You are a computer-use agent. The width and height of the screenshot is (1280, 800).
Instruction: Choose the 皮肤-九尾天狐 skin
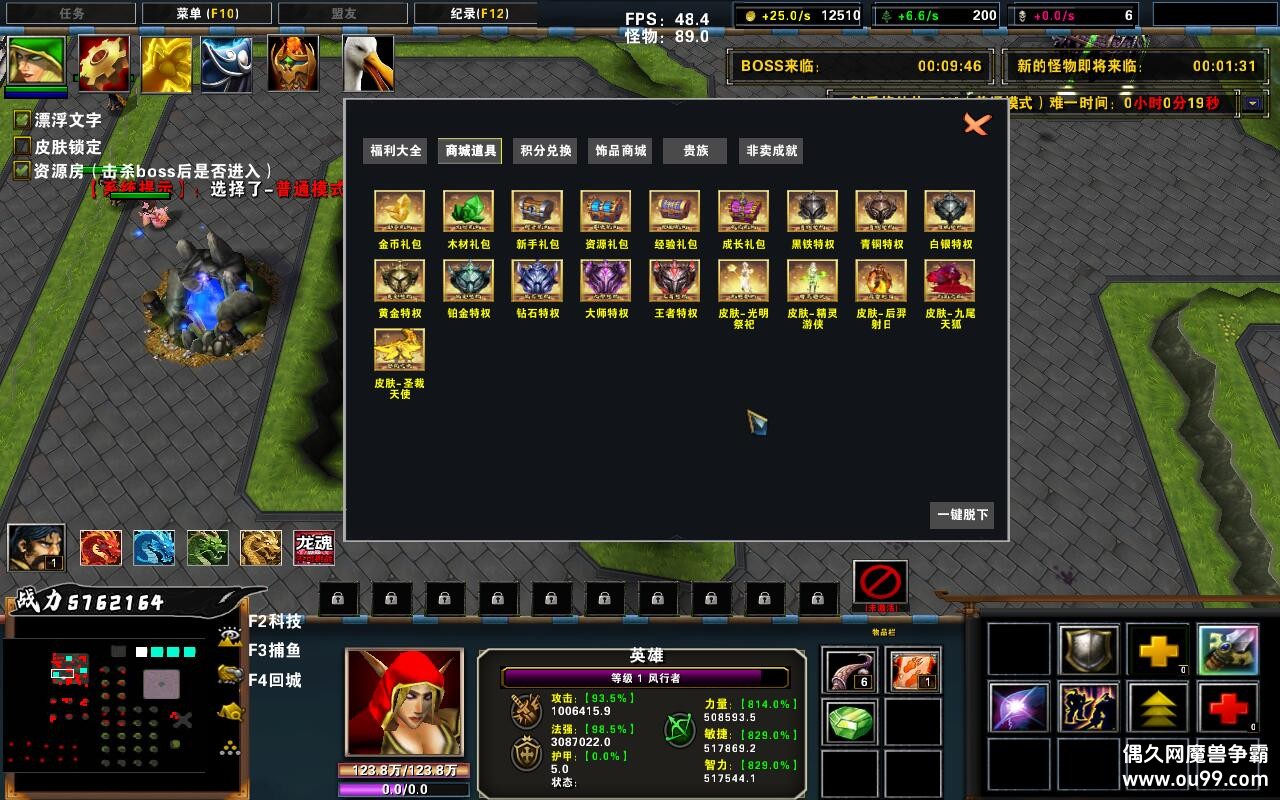pyautogui.click(x=950, y=281)
